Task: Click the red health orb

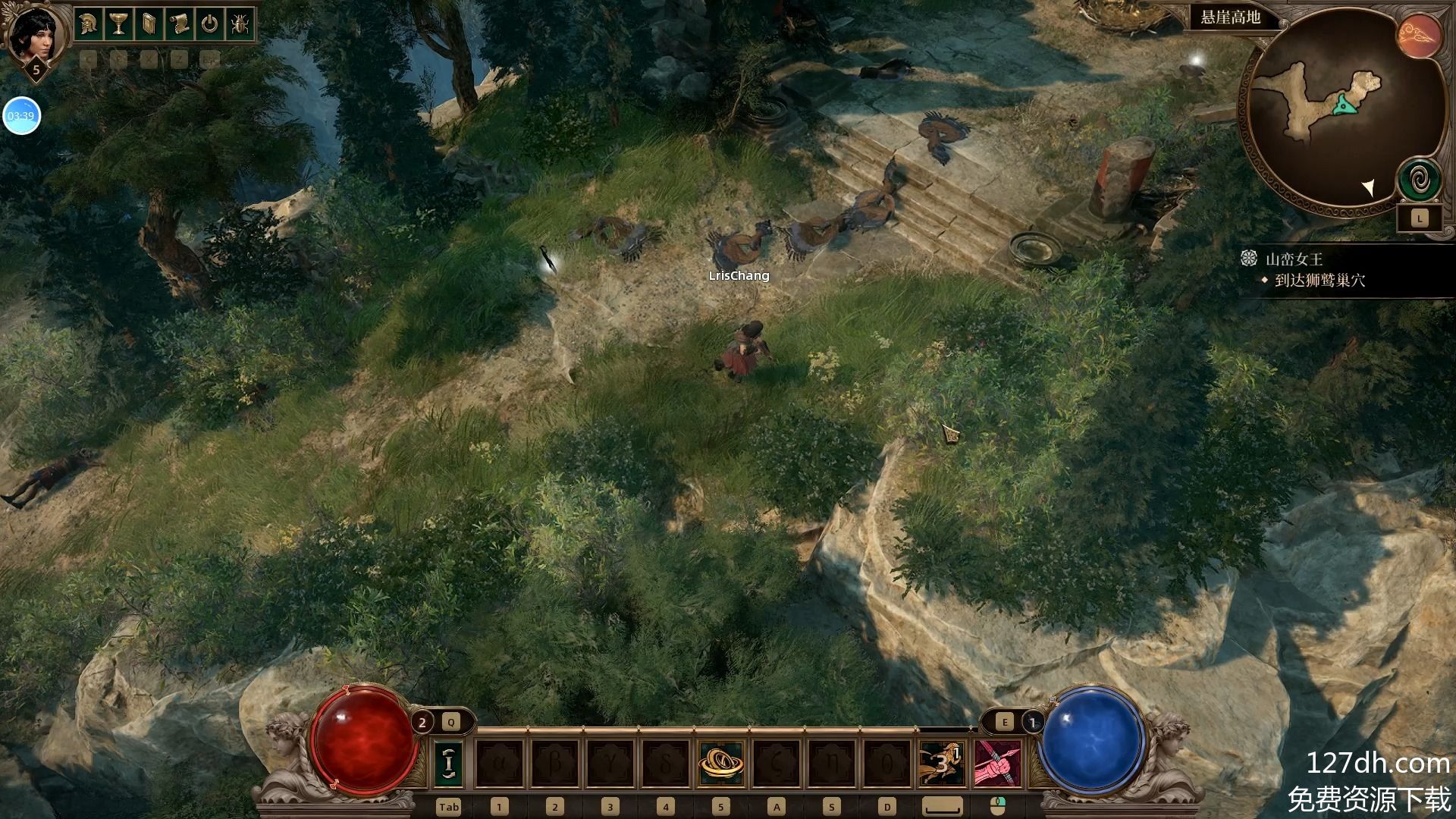Action: point(364,739)
